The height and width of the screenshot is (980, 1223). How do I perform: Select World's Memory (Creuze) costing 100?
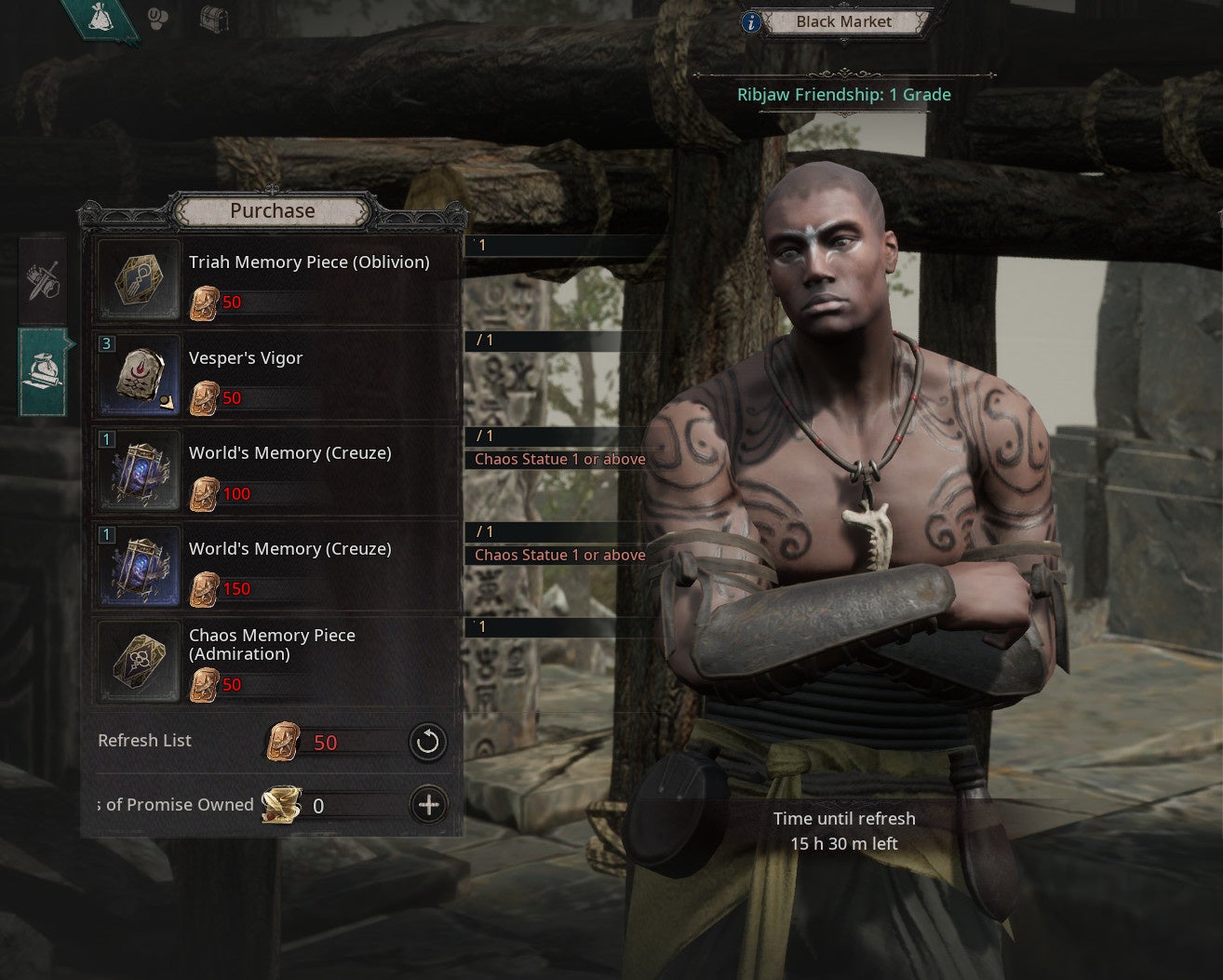click(x=276, y=470)
